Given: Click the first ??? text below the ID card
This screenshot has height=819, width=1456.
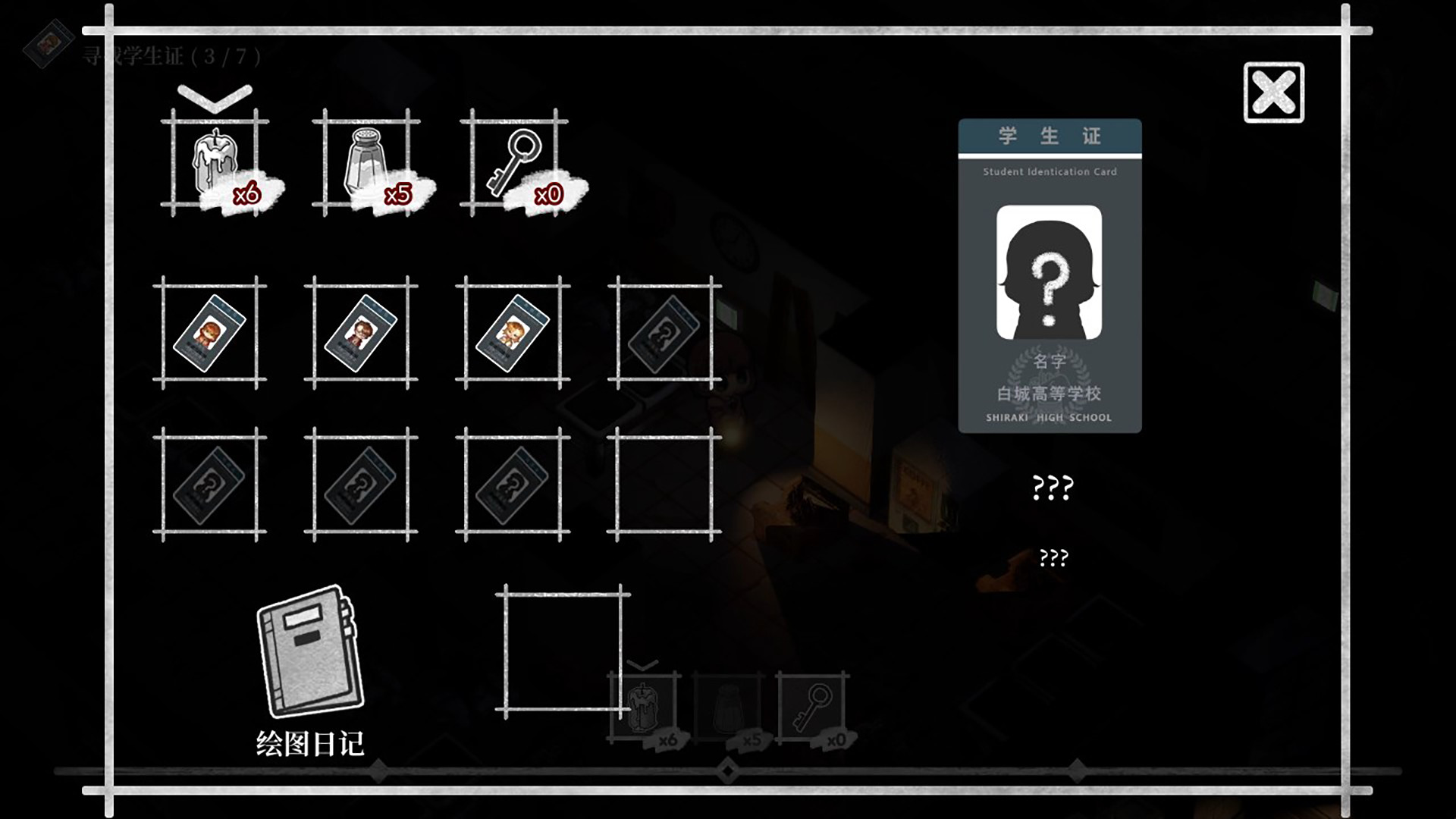Looking at the screenshot, I should tap(1050, 489).
